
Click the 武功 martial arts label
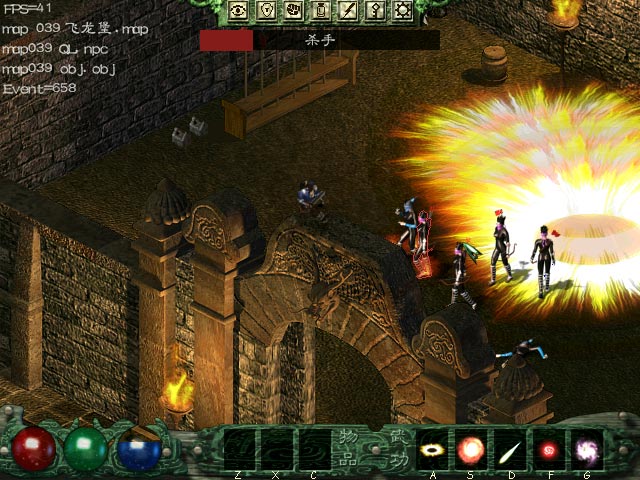coord(398,447)
